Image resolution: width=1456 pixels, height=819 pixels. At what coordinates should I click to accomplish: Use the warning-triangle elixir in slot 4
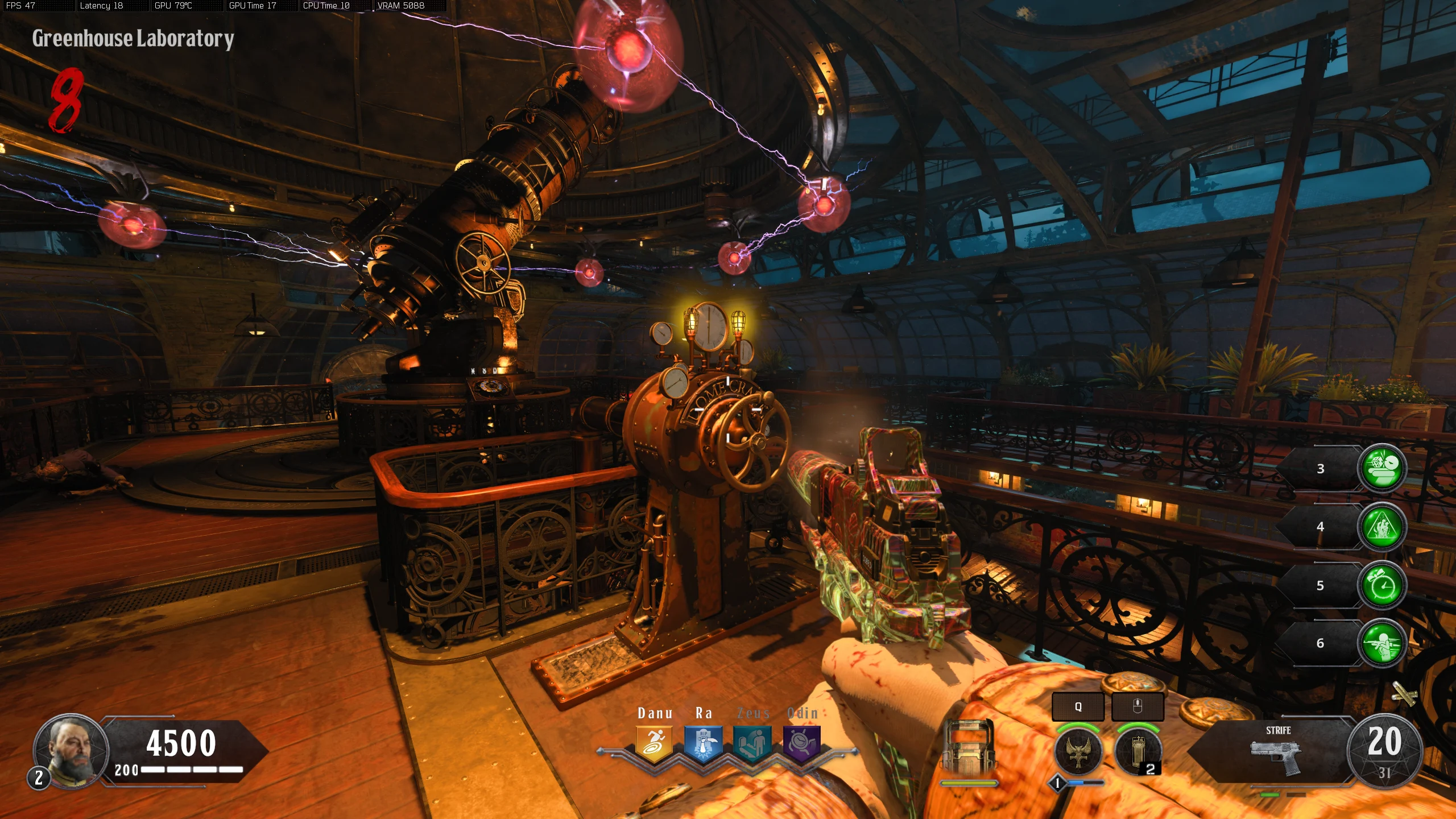click(1382, 527)
